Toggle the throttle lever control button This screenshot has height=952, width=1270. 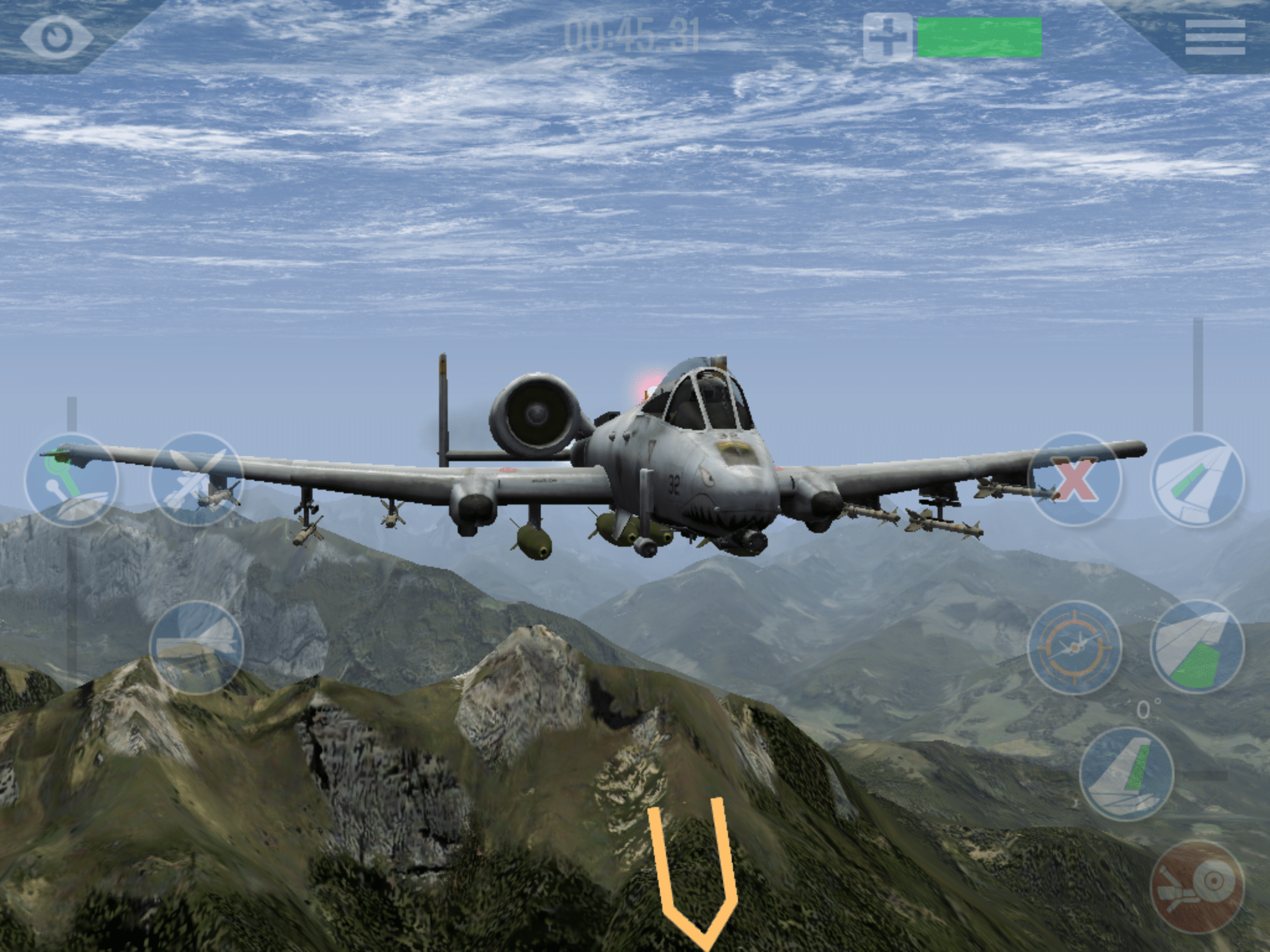(x=71, y=480)
